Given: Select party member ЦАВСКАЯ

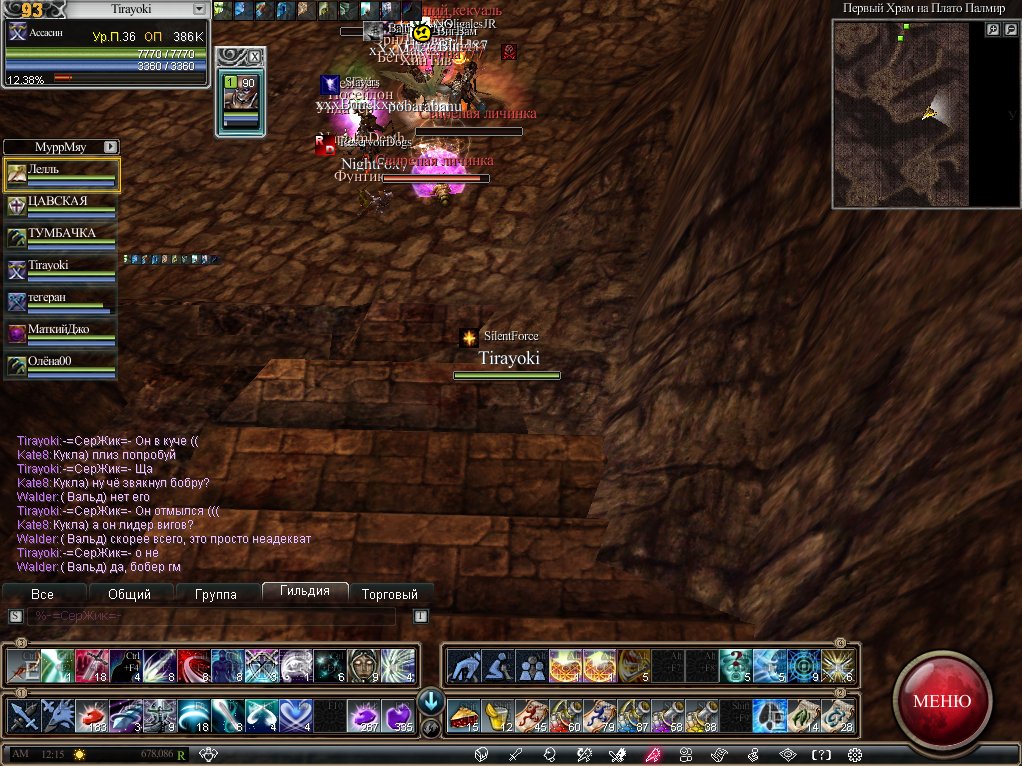Looking at the screenshot, I should 62,206.
